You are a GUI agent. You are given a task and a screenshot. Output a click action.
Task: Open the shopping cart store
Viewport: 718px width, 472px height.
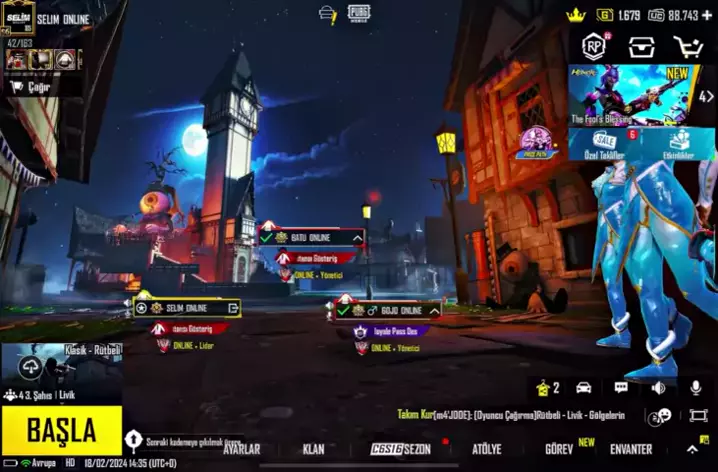click(x=688, y=47)
